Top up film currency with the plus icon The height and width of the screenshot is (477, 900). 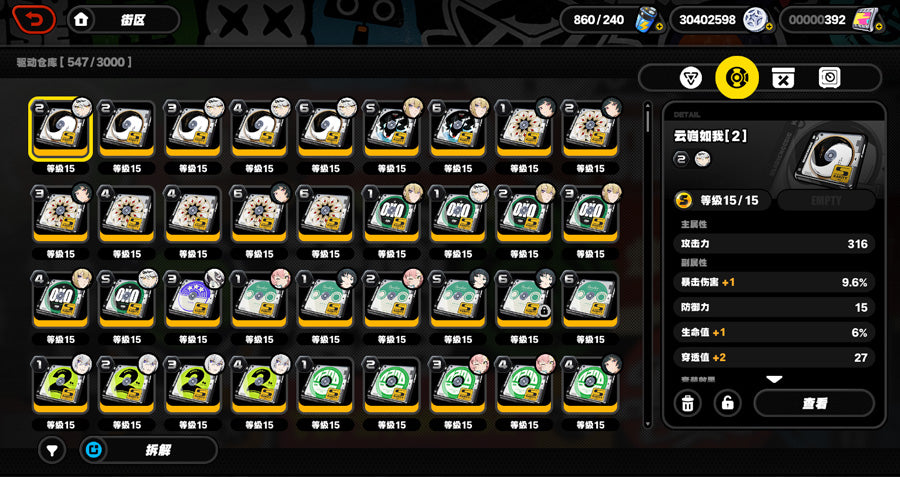coord(879,27)
